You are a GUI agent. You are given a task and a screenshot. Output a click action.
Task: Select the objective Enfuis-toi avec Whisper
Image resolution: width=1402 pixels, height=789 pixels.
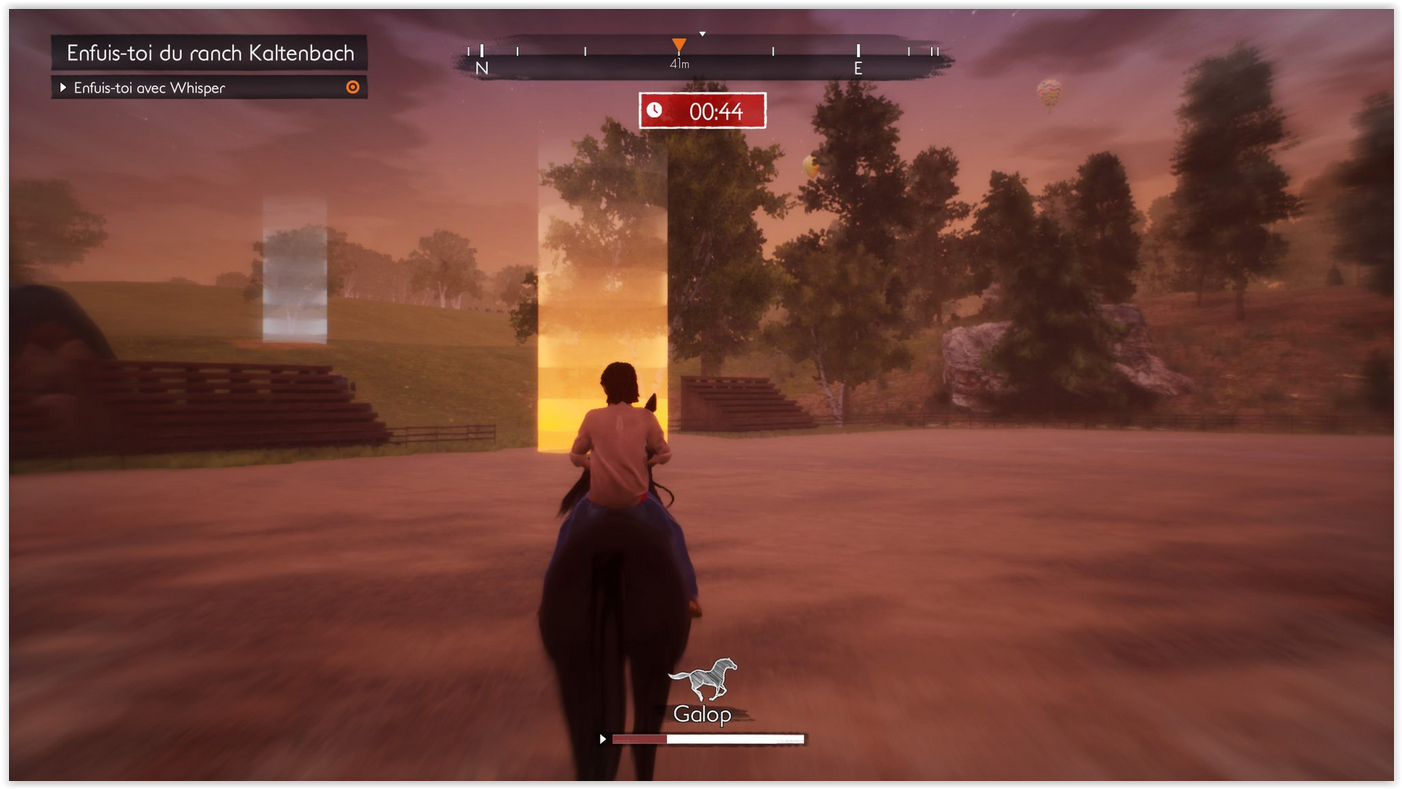(150, 88)
